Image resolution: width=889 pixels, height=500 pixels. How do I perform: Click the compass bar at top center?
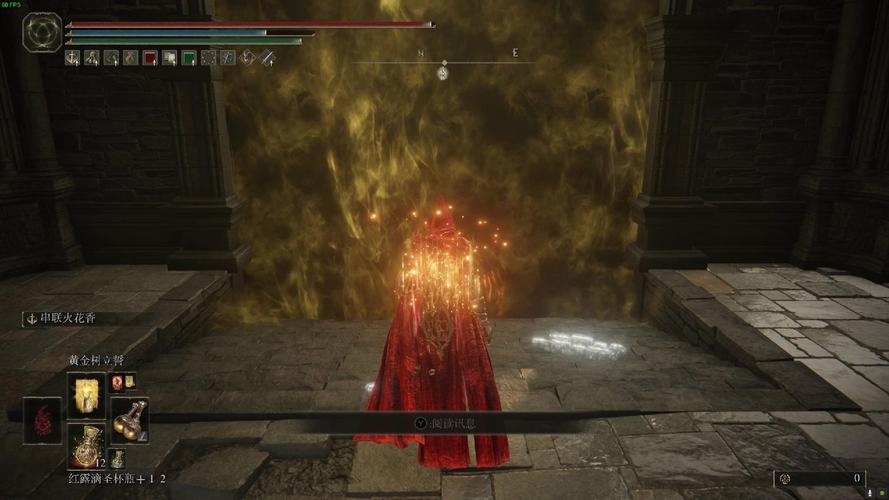tap(443, 63)
